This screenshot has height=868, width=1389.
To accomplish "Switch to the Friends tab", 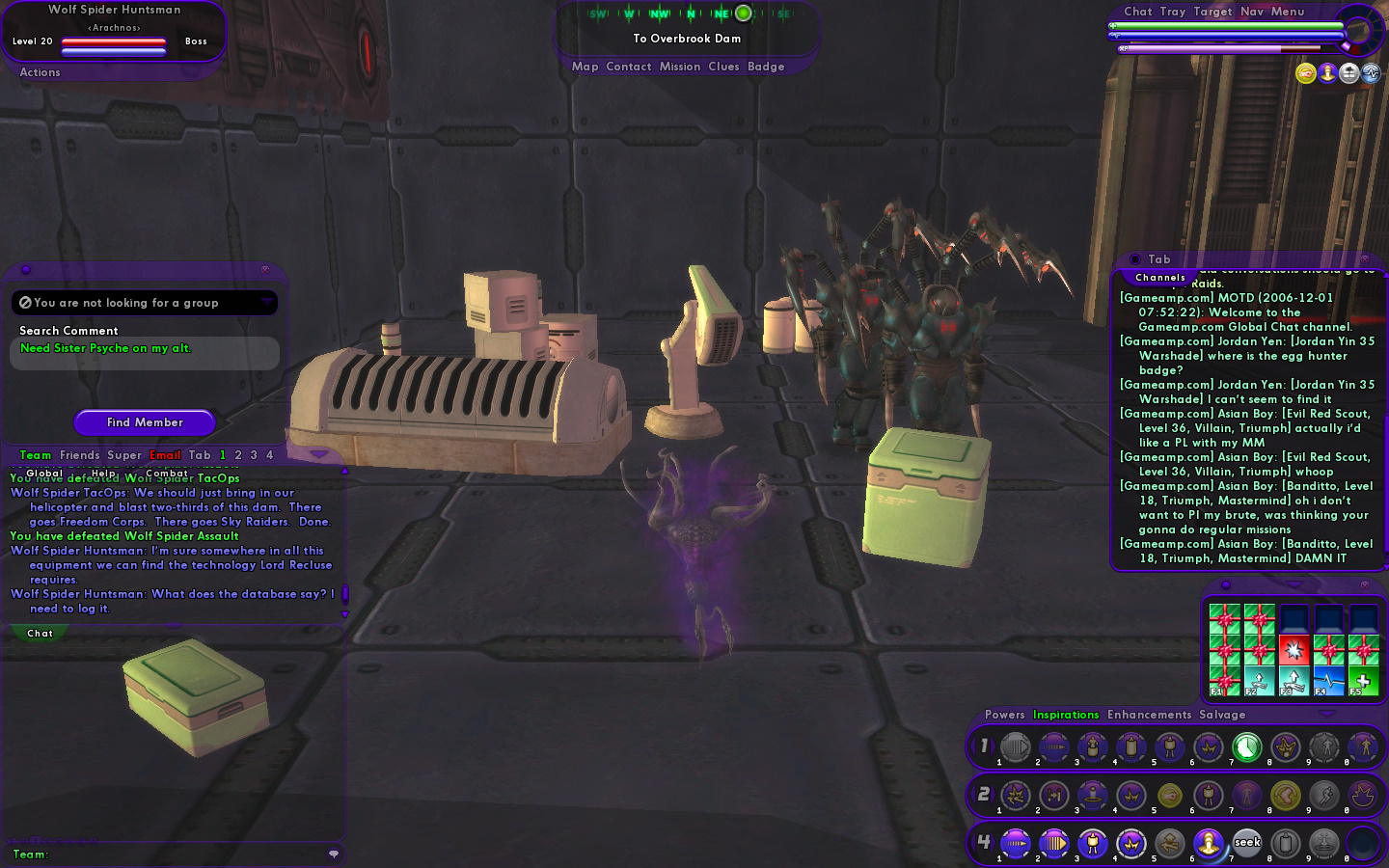I will pyautogui.click(x=79, y=455).
